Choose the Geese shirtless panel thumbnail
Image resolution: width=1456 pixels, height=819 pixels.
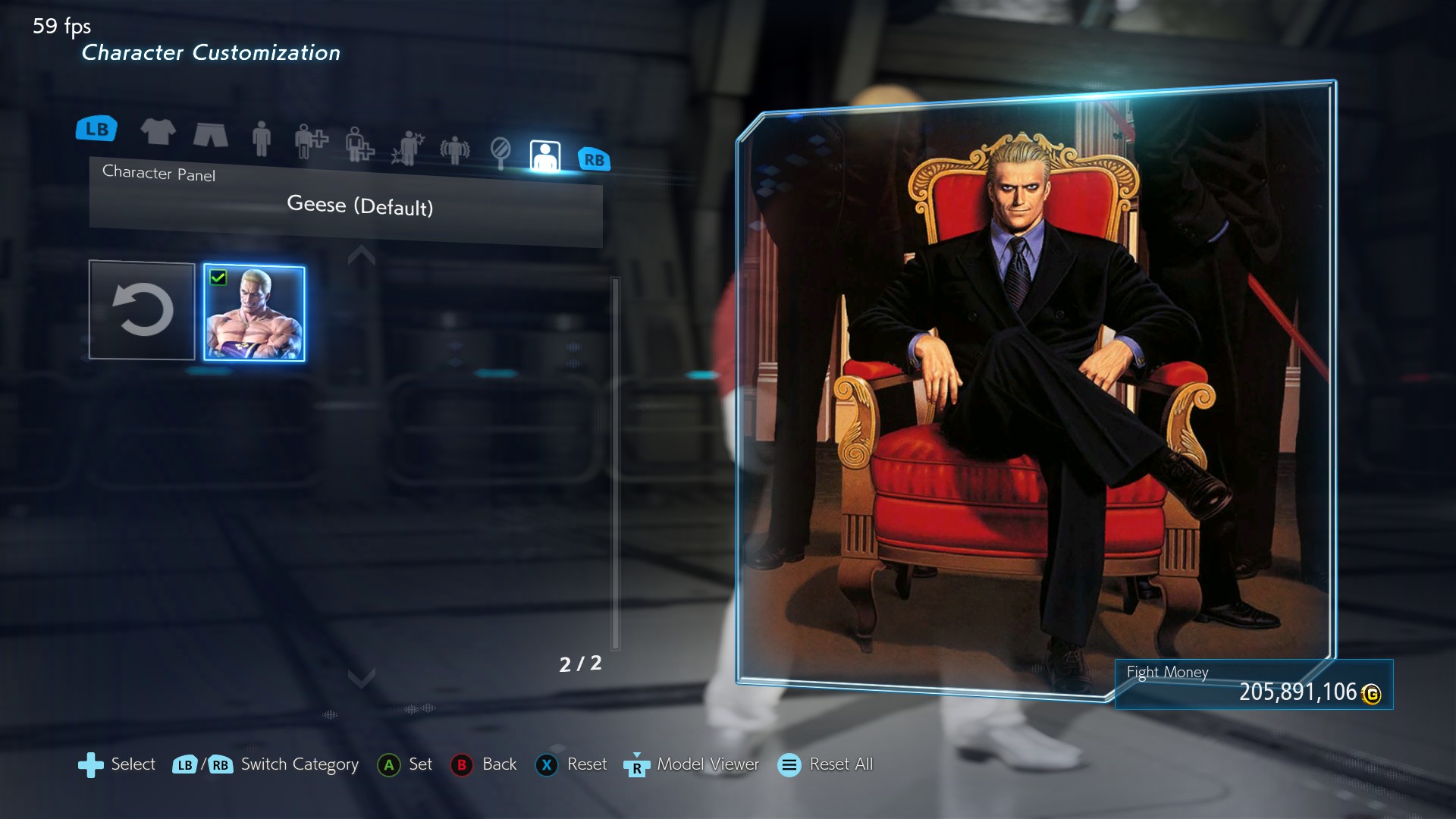click(x=254, y=312)
